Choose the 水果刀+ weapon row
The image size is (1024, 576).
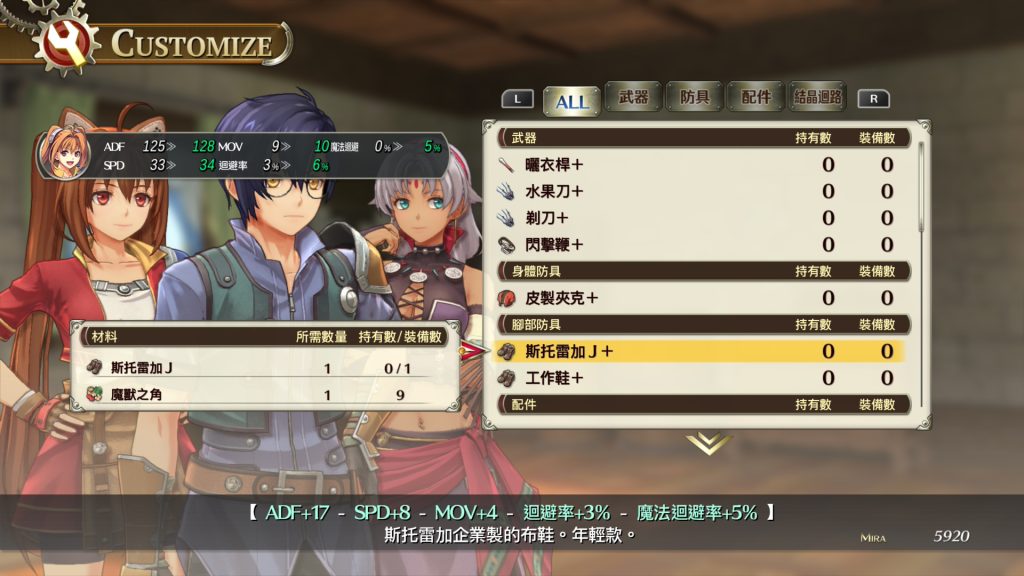click(x=700, y=191)
